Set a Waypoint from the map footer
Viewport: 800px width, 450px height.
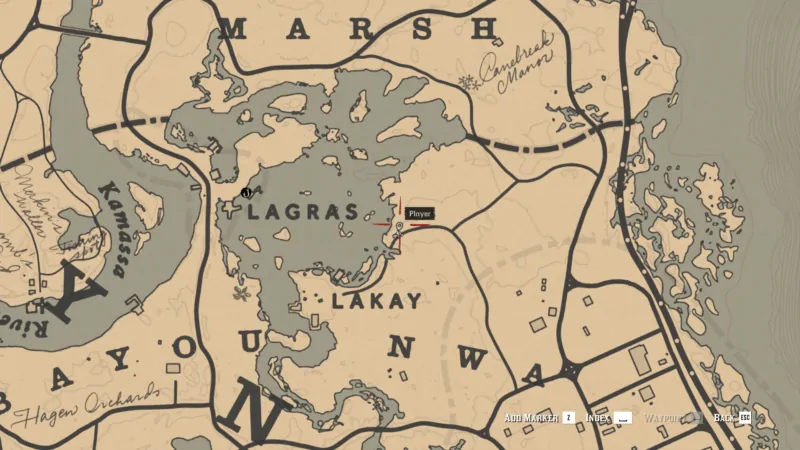672,417
